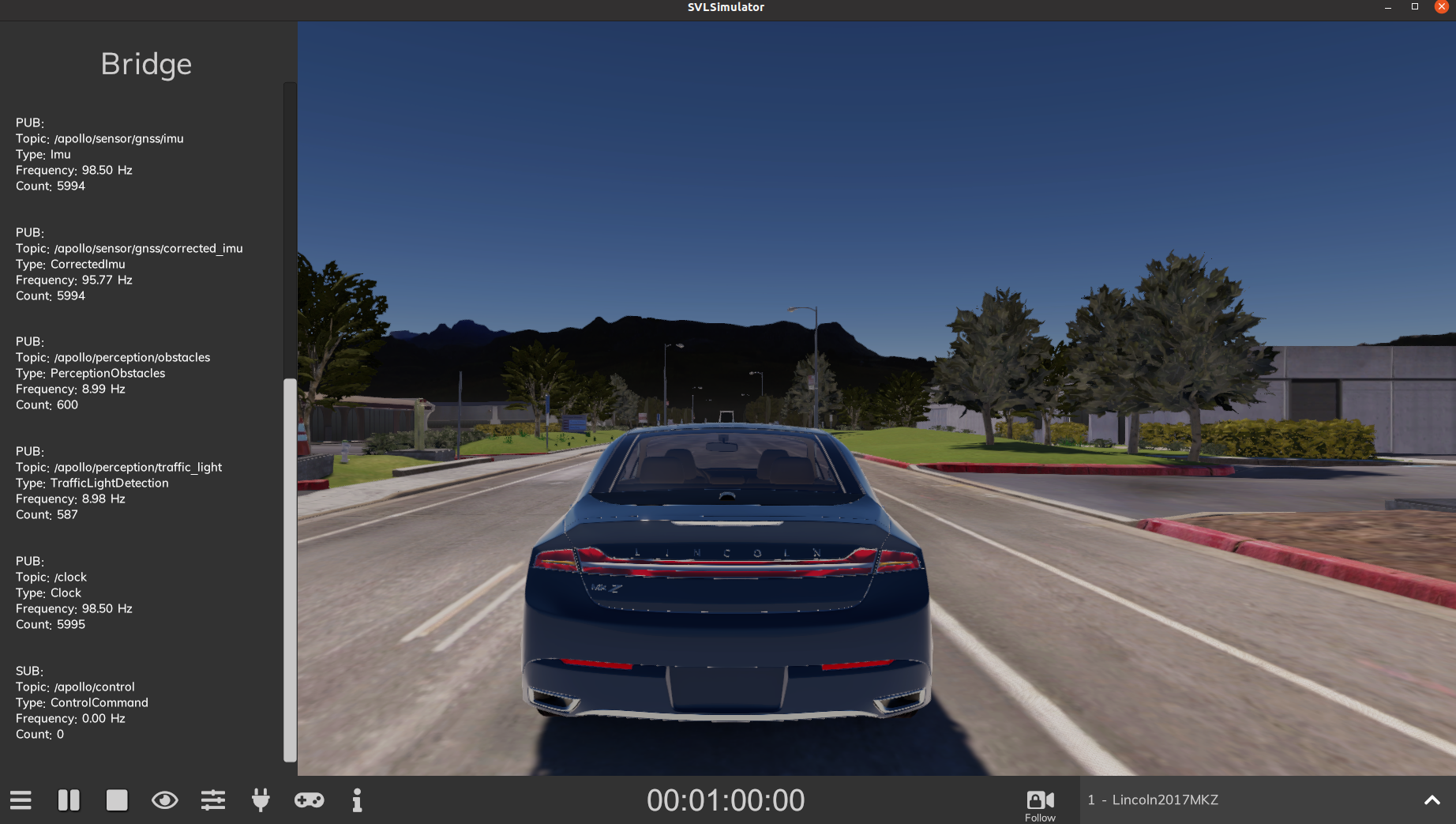The width and height of the screenshot is (1456, 824).
Task: Select the Bridge panel header
Action: click(145, 64)
